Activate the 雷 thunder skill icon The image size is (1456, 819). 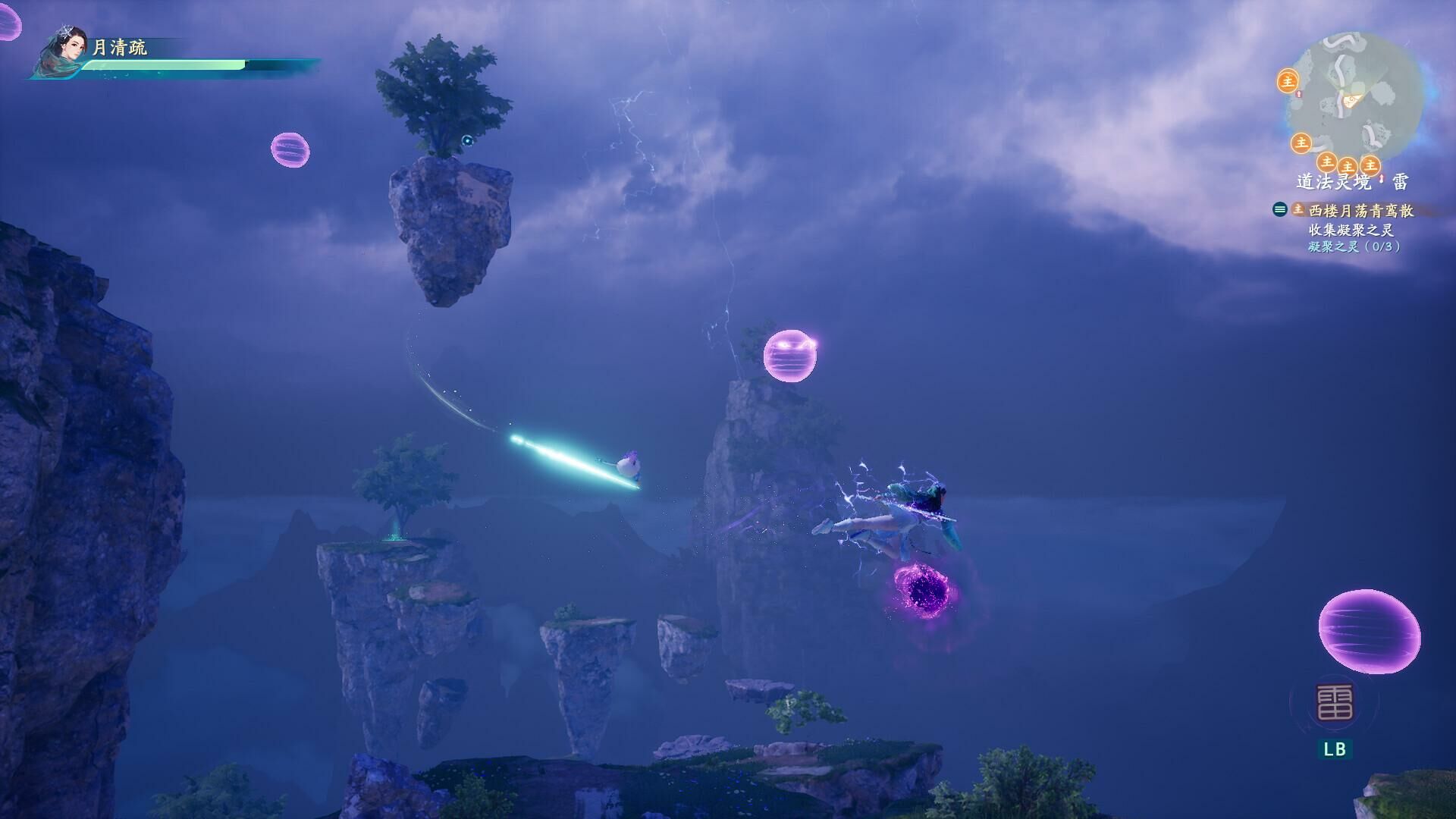[x=1334, y=702]
